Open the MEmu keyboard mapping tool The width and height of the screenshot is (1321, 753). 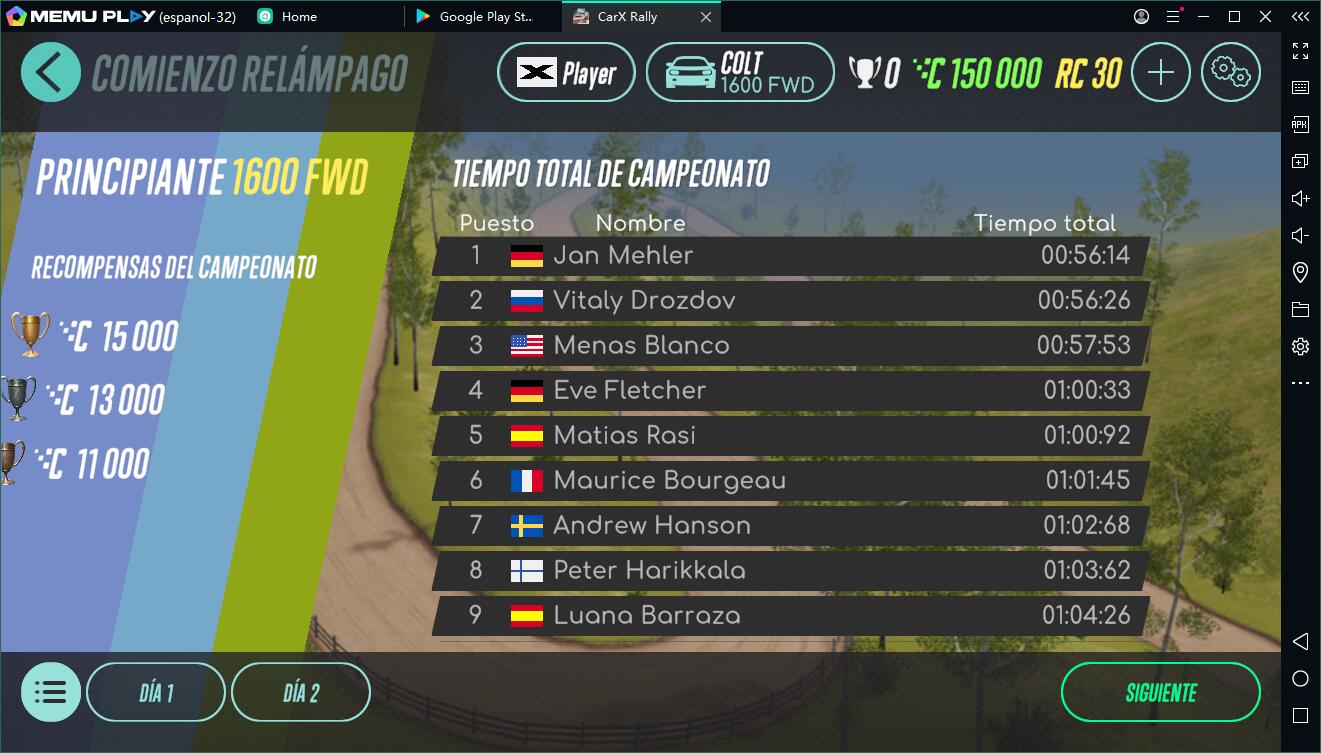1300,86
